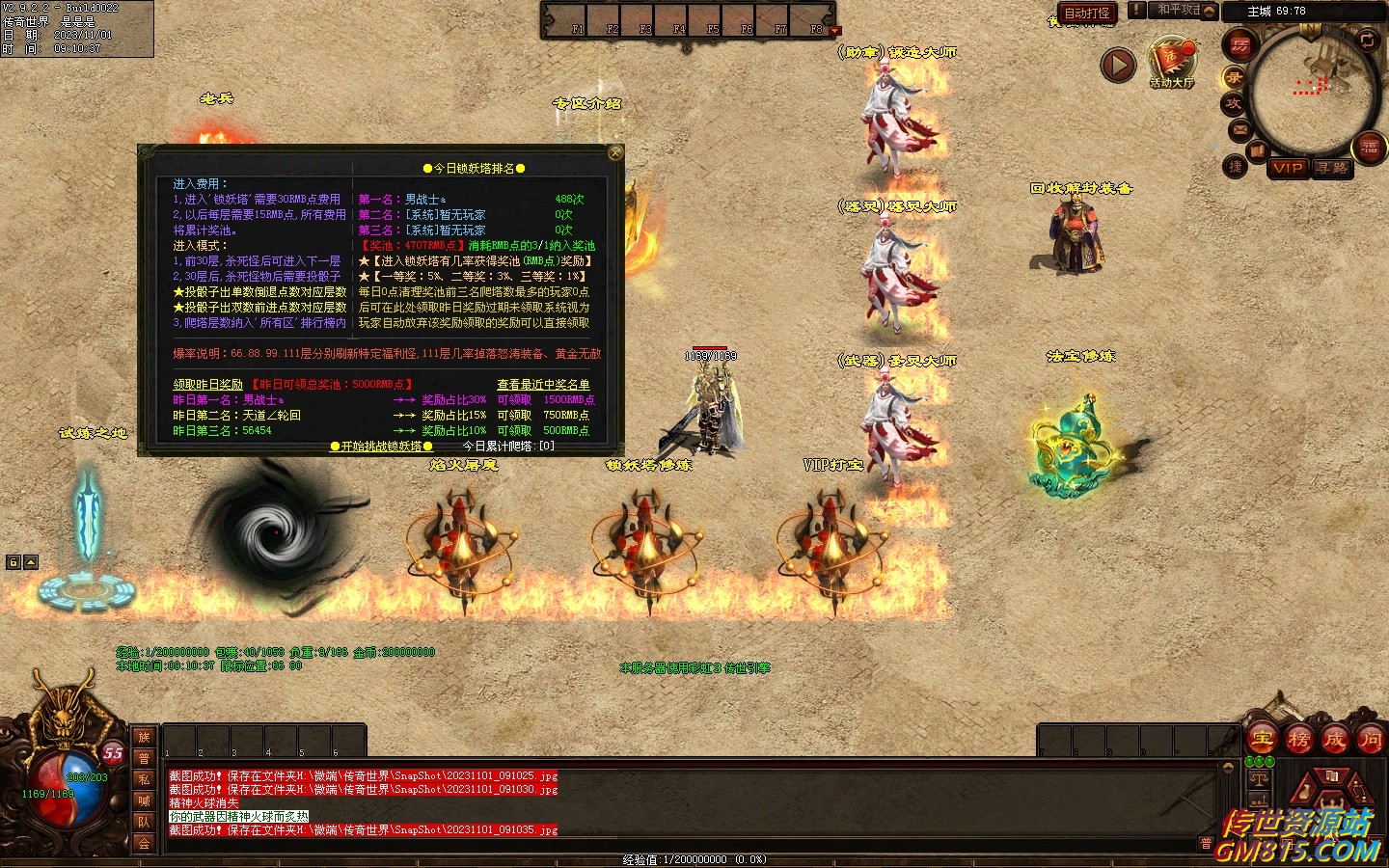Image resolution: width=1389 pixels, height=868 pixels.
Task: Start the 开始挑战锁妖塔 challenge
Action: (381, 447)
